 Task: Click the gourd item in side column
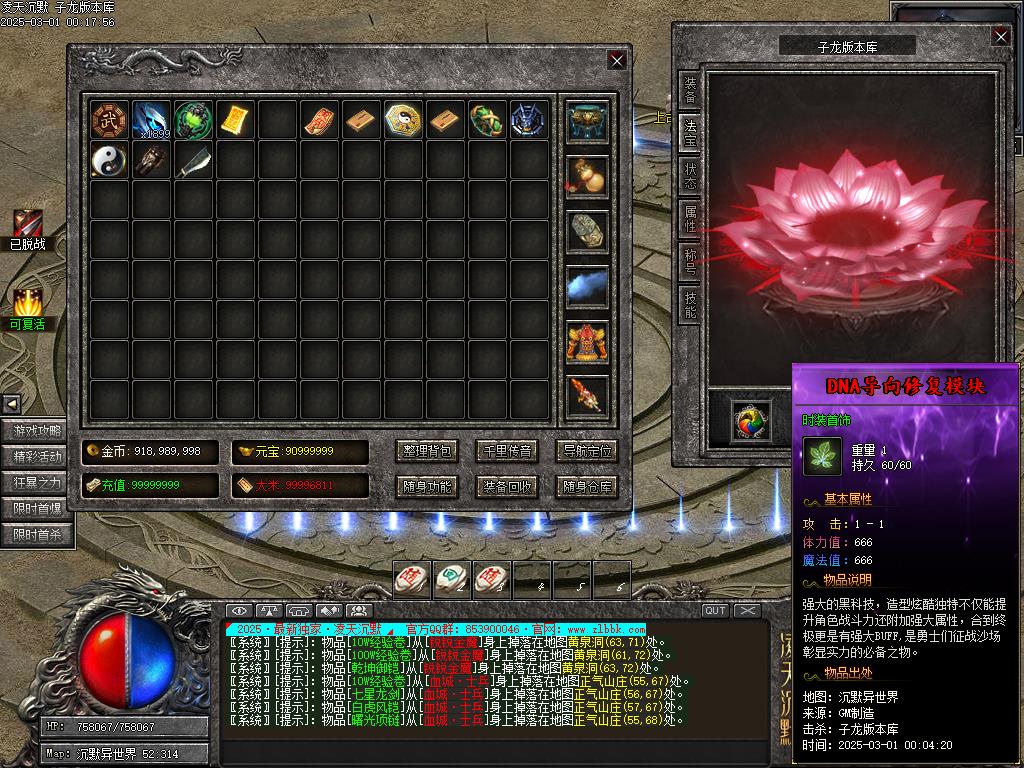pyautogui.click(x=586, y=174)
